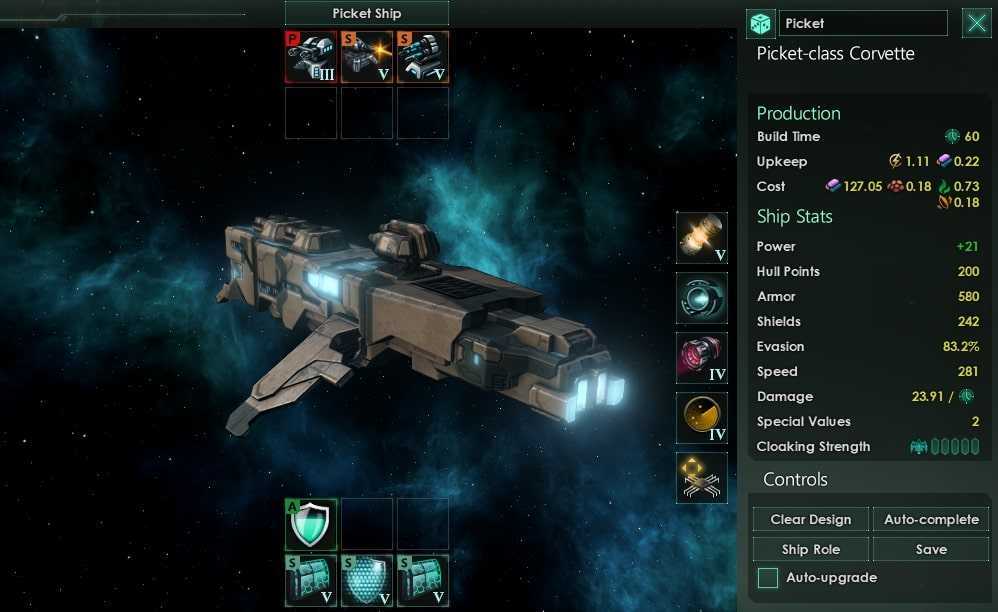Click the green shield auxiliary slot

click(x=311, y=524)
